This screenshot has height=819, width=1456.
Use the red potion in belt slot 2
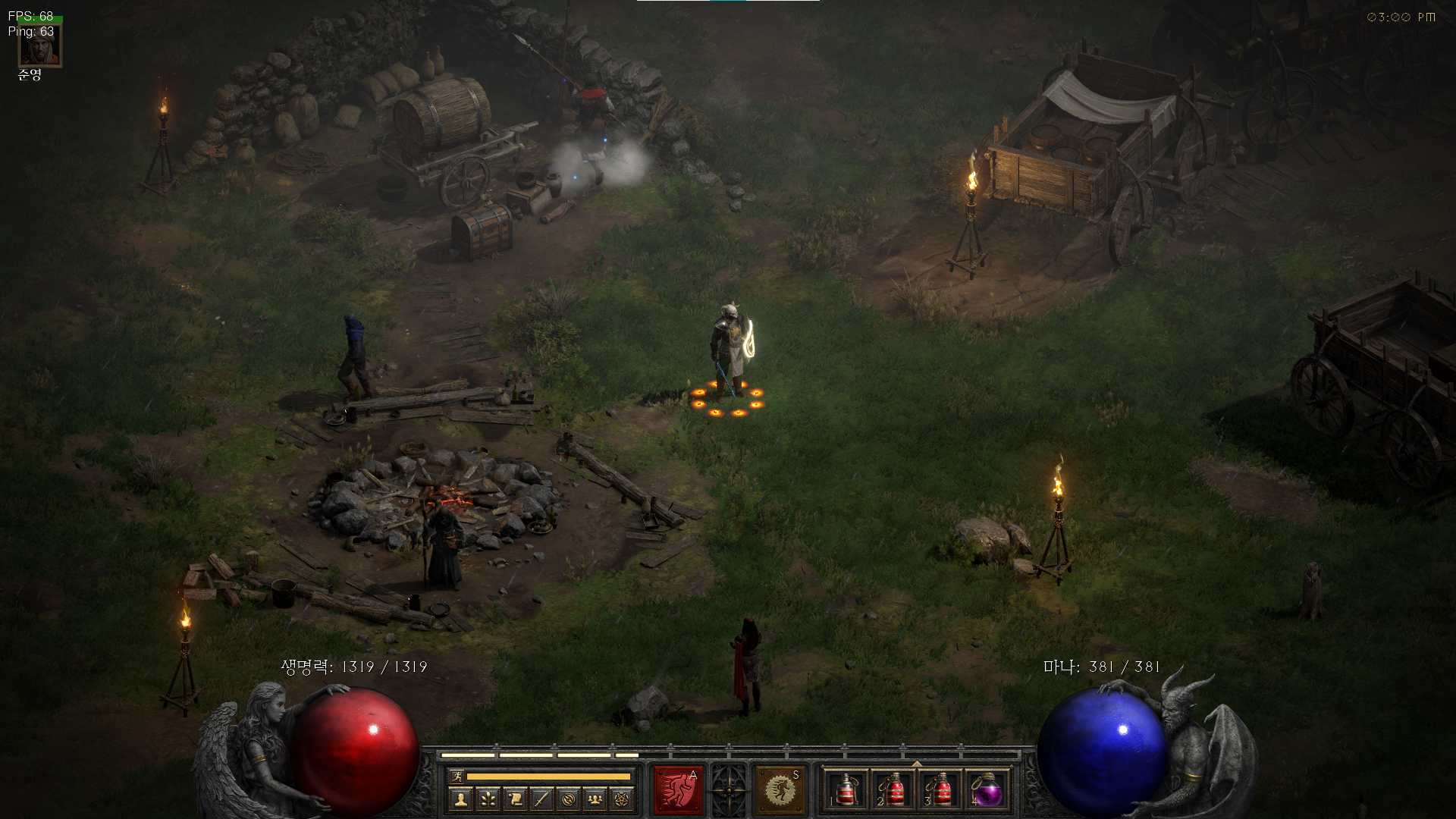point(893,791)
